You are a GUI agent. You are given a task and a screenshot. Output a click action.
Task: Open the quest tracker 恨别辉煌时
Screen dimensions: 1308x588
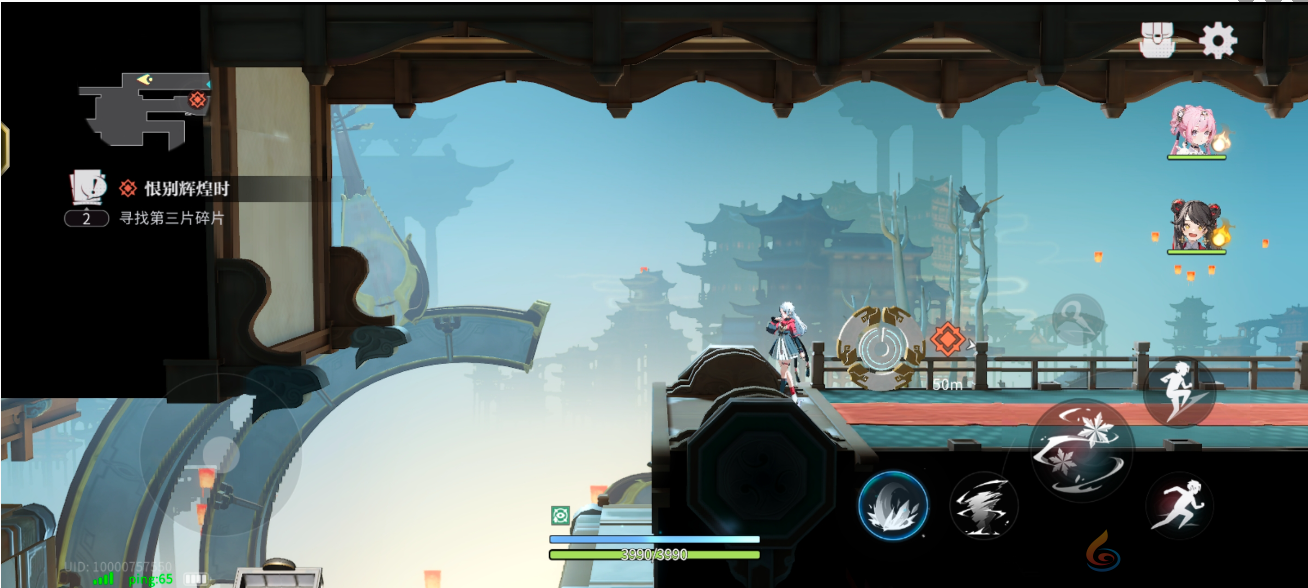tap(188, 188)
